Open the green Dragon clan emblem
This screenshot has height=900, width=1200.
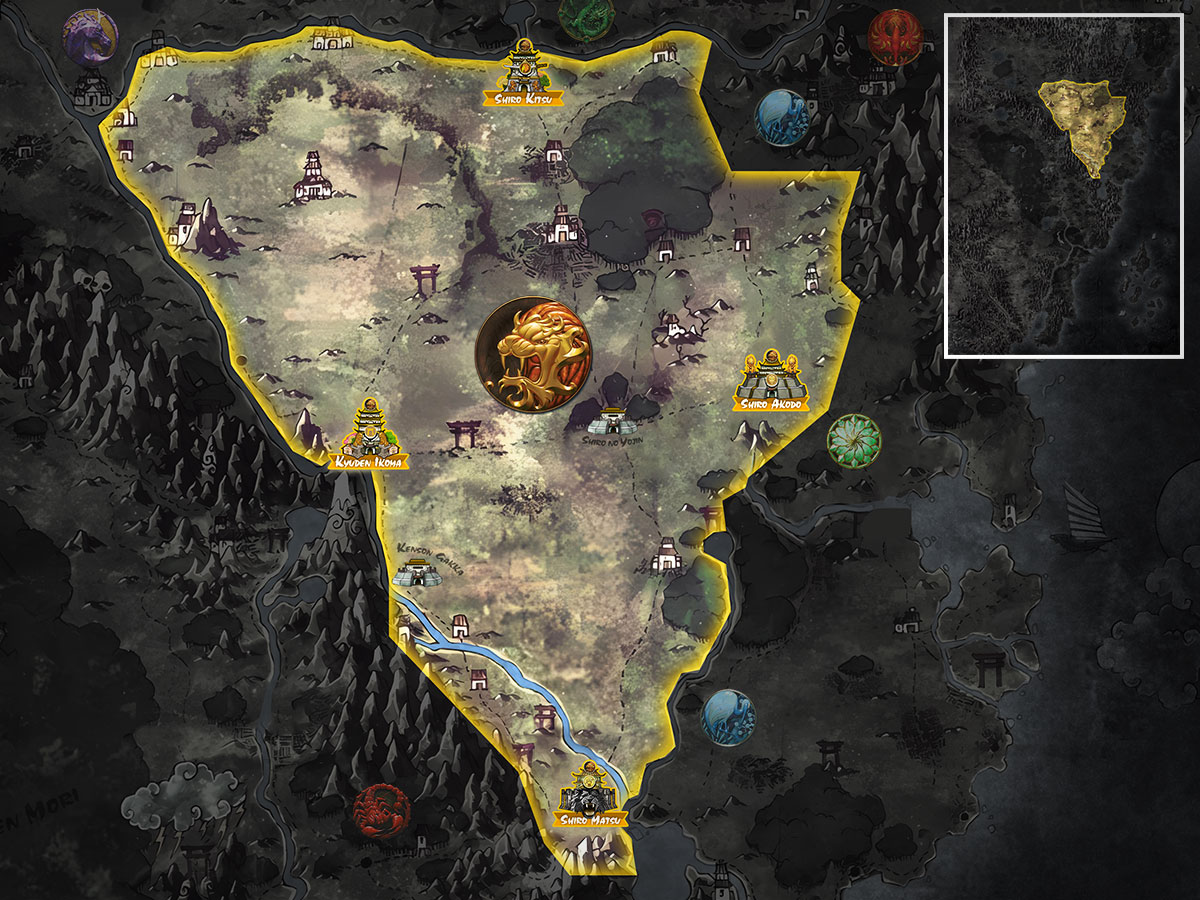click(x=586, y=16)
